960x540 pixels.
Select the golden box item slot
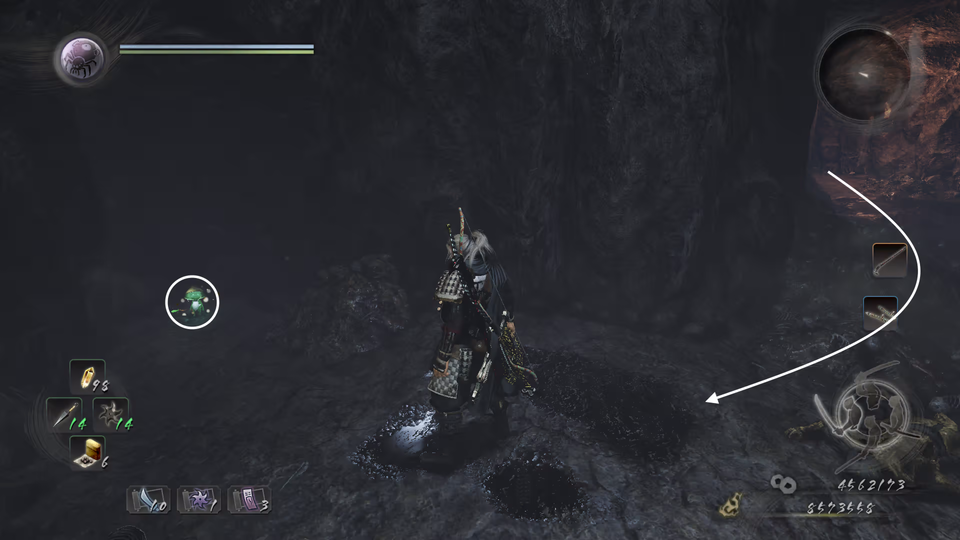(x=87, y=451)
